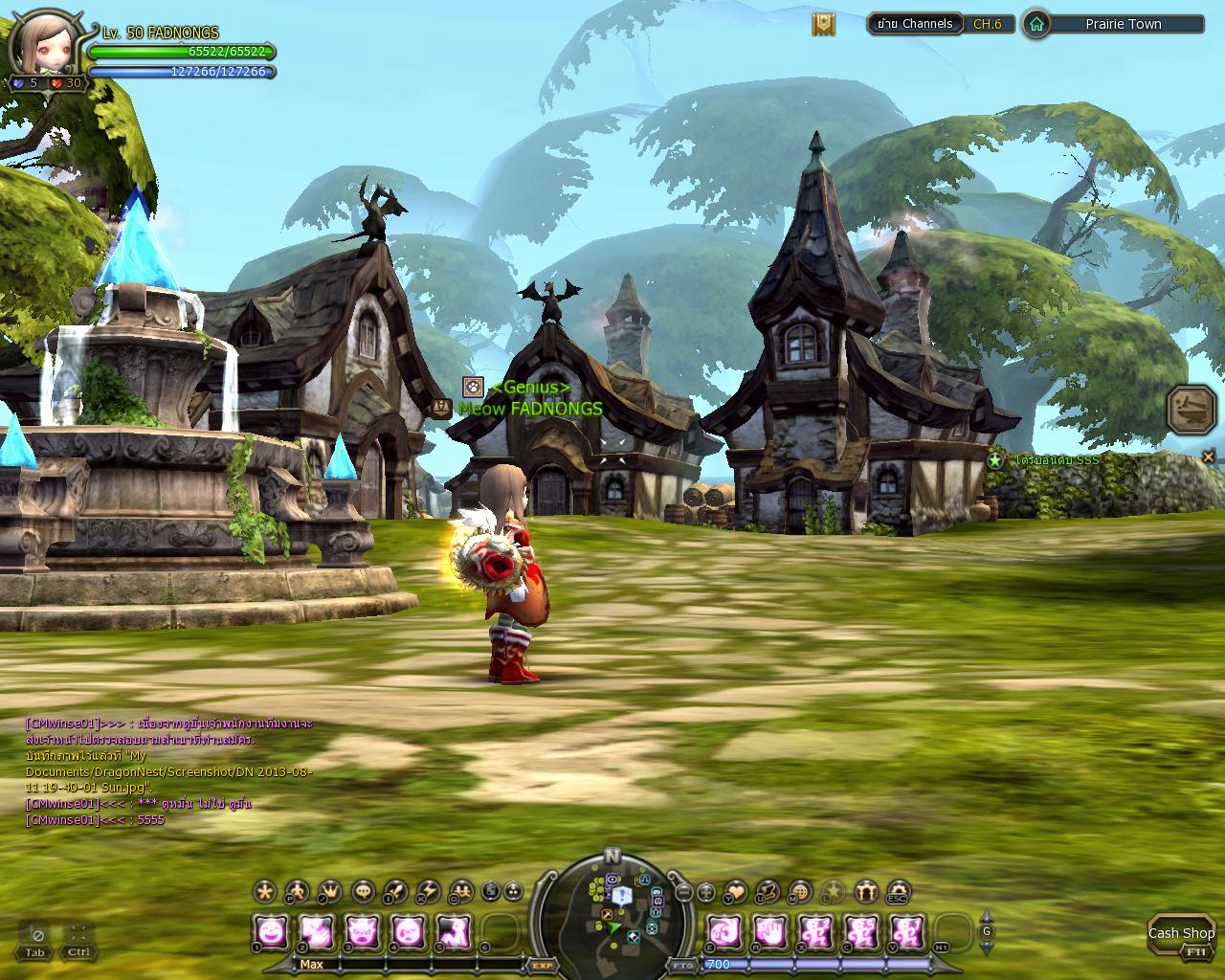Activate the open hand gesture slot
The width and height of the screenshot is (1225, 980).
768,930
